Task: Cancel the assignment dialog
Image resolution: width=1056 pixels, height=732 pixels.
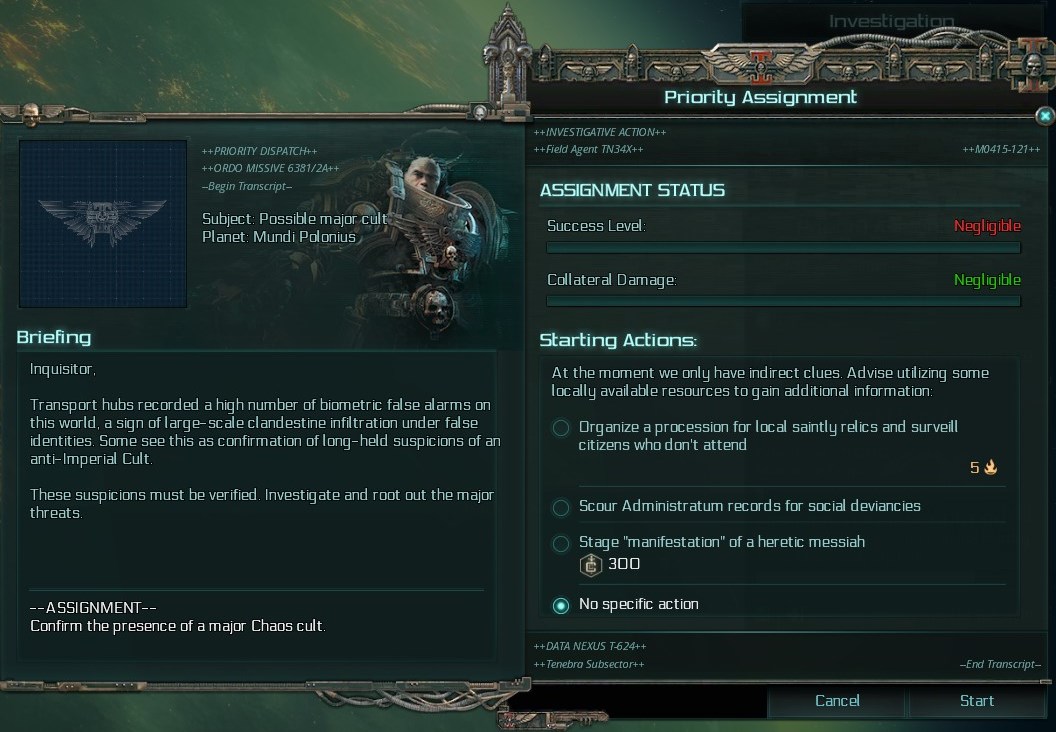Action: tap(837, 701)
